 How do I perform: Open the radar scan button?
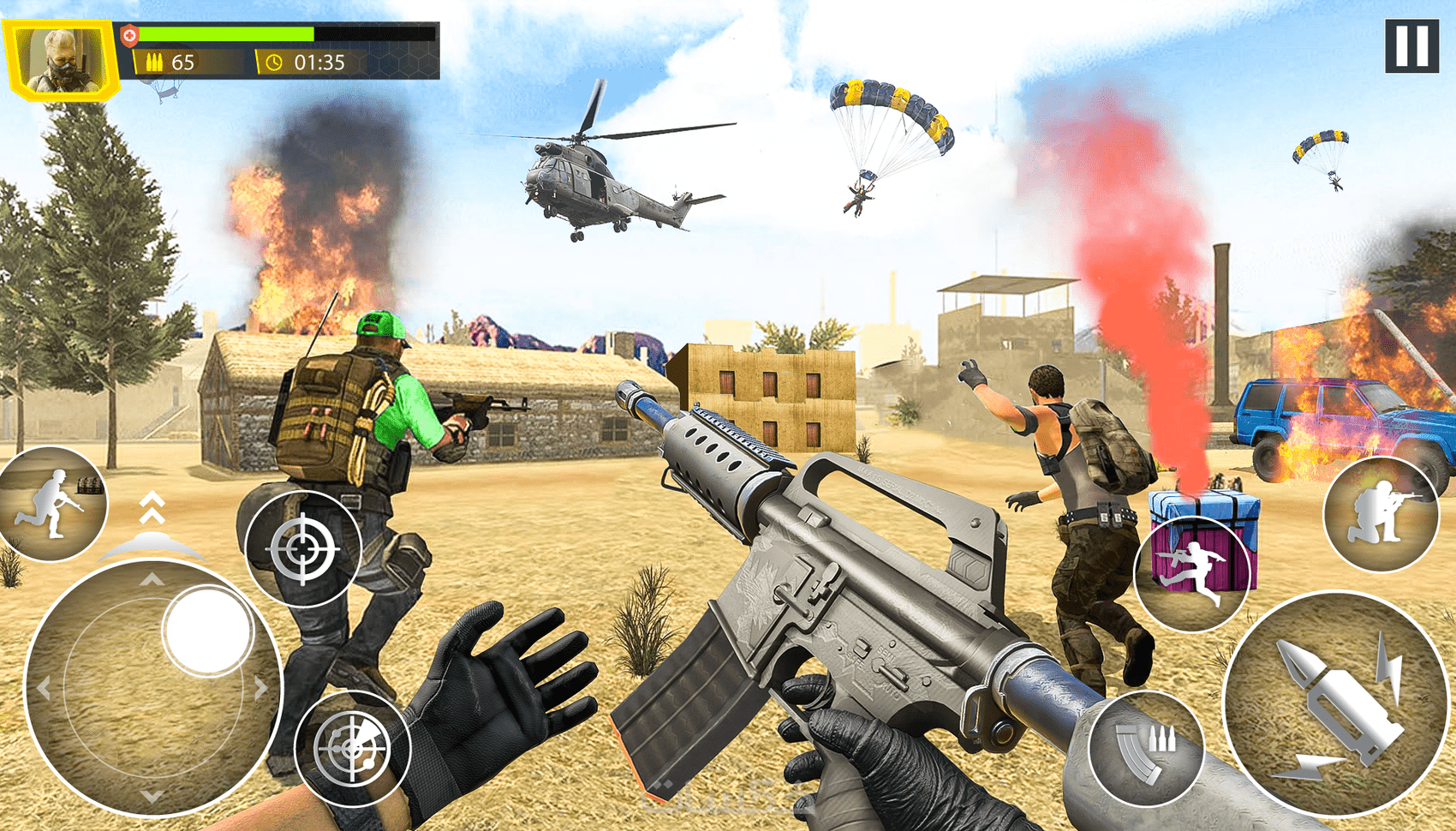click(352, 749)
